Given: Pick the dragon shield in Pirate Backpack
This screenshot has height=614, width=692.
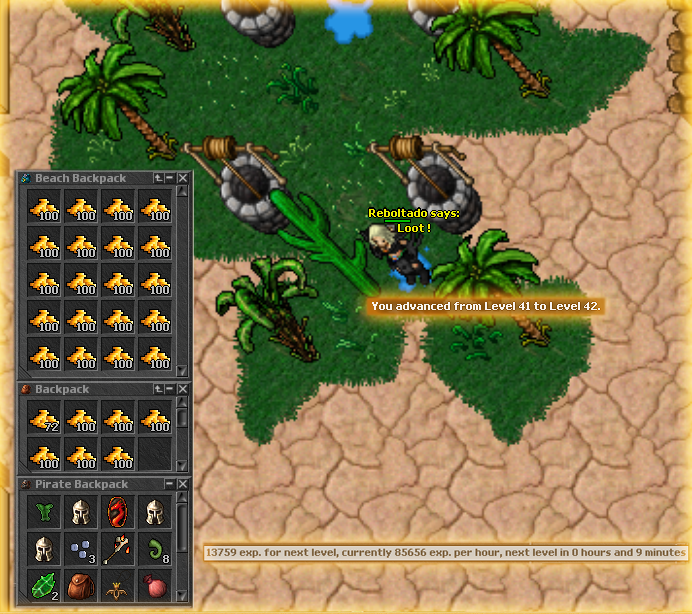Looking at the screenshot, I should (119, 513).
